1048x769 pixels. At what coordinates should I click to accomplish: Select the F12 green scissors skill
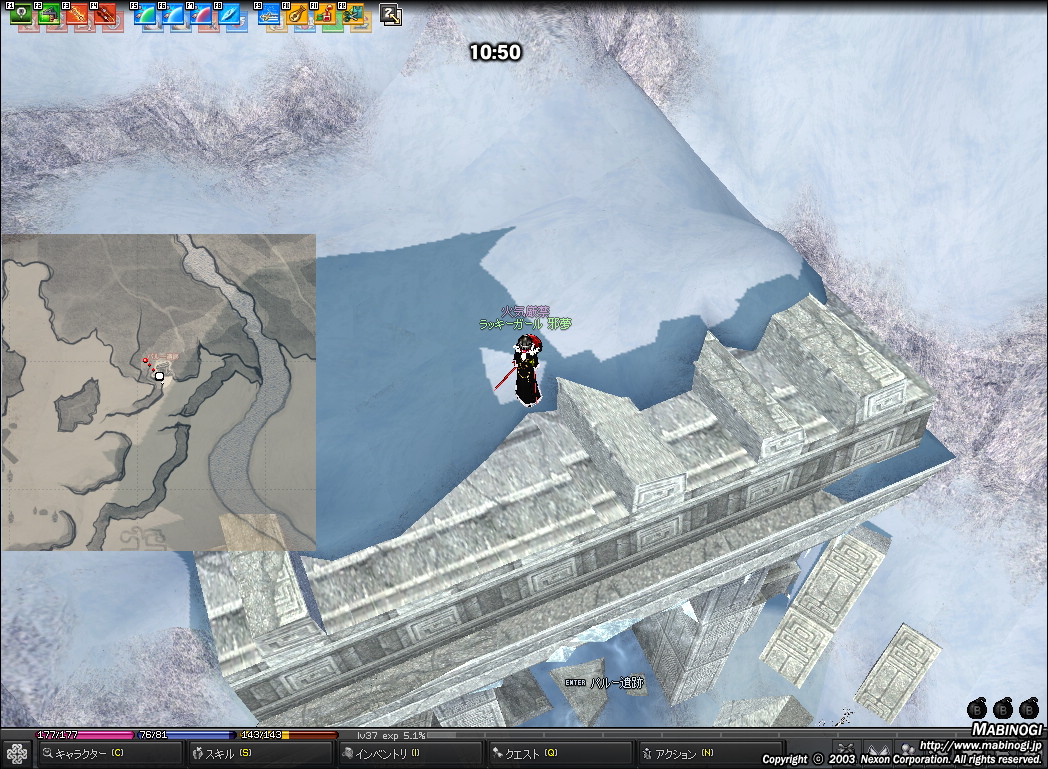click(x=354, y=15)
